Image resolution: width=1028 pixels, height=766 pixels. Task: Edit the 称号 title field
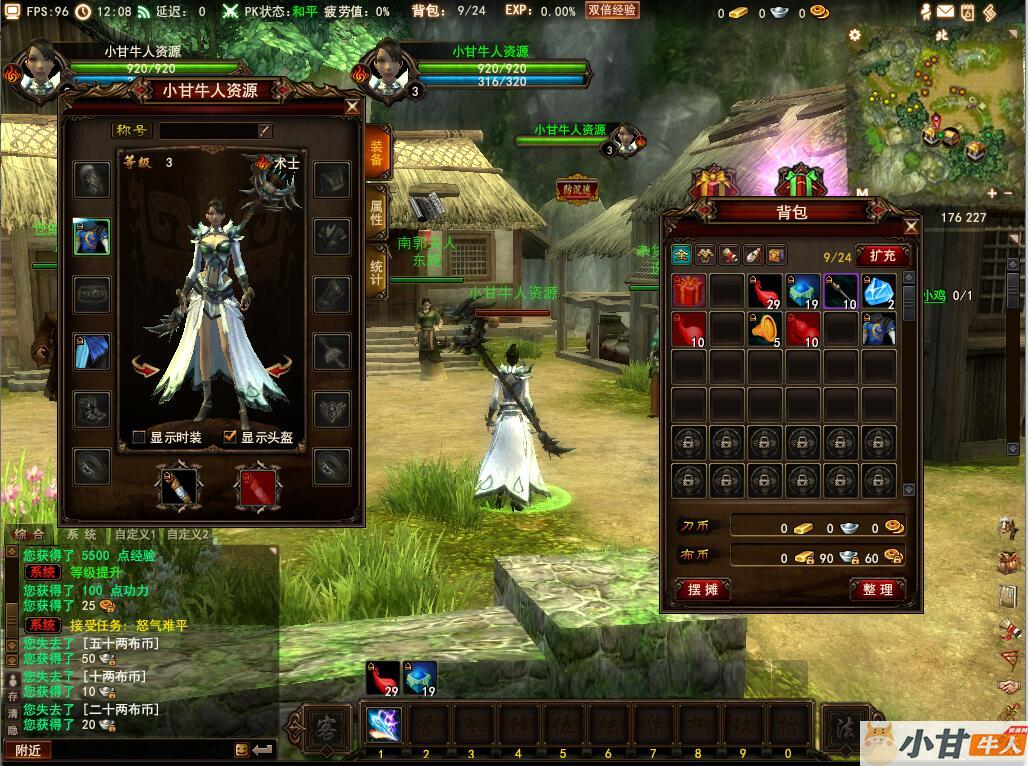215,130
